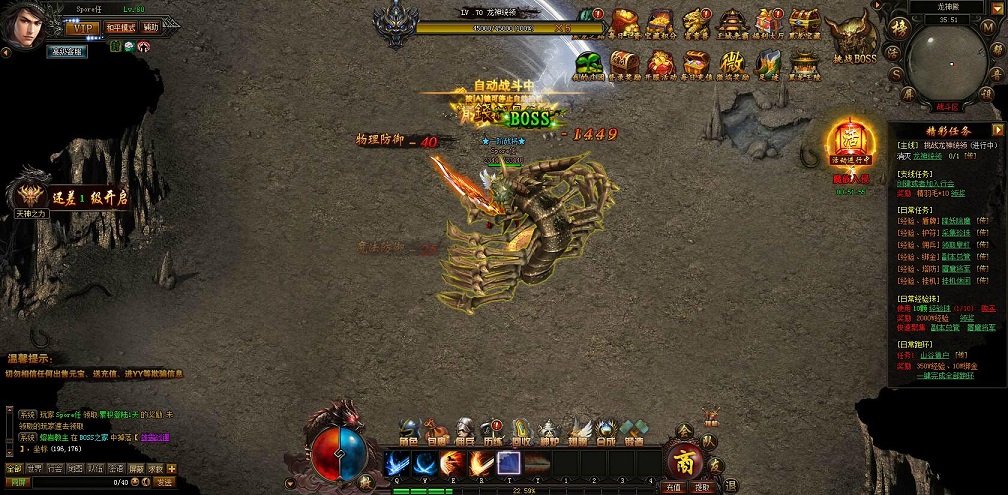Open the 宝藏积分 treasure chest icon
1008x495 pixels.
pyautogui.click(x=659, y=23)
